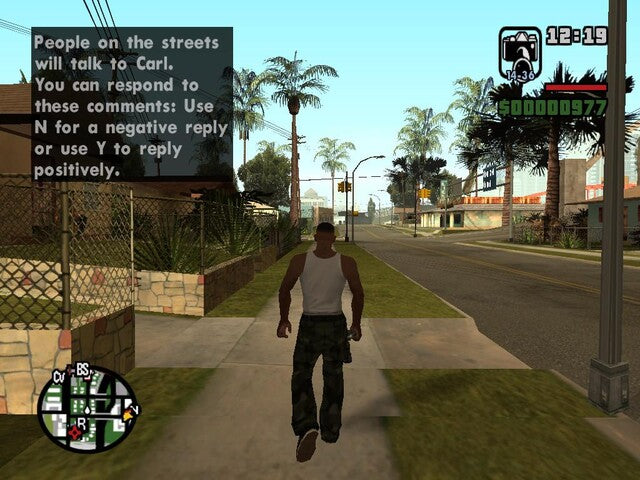Select the CV marker on the radar
Image resolution: width=640 pixels, height=480 pixels.
(x=58, y=378)
